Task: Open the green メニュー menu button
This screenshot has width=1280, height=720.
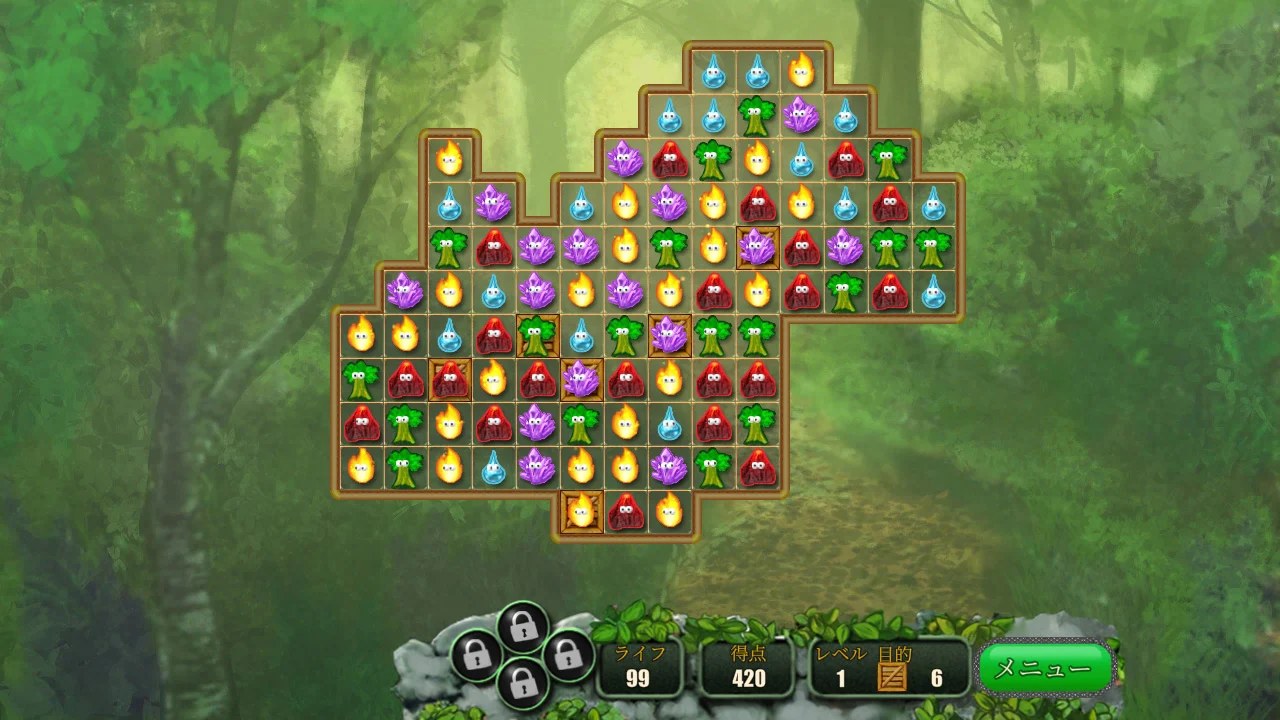Action: 1045,668
